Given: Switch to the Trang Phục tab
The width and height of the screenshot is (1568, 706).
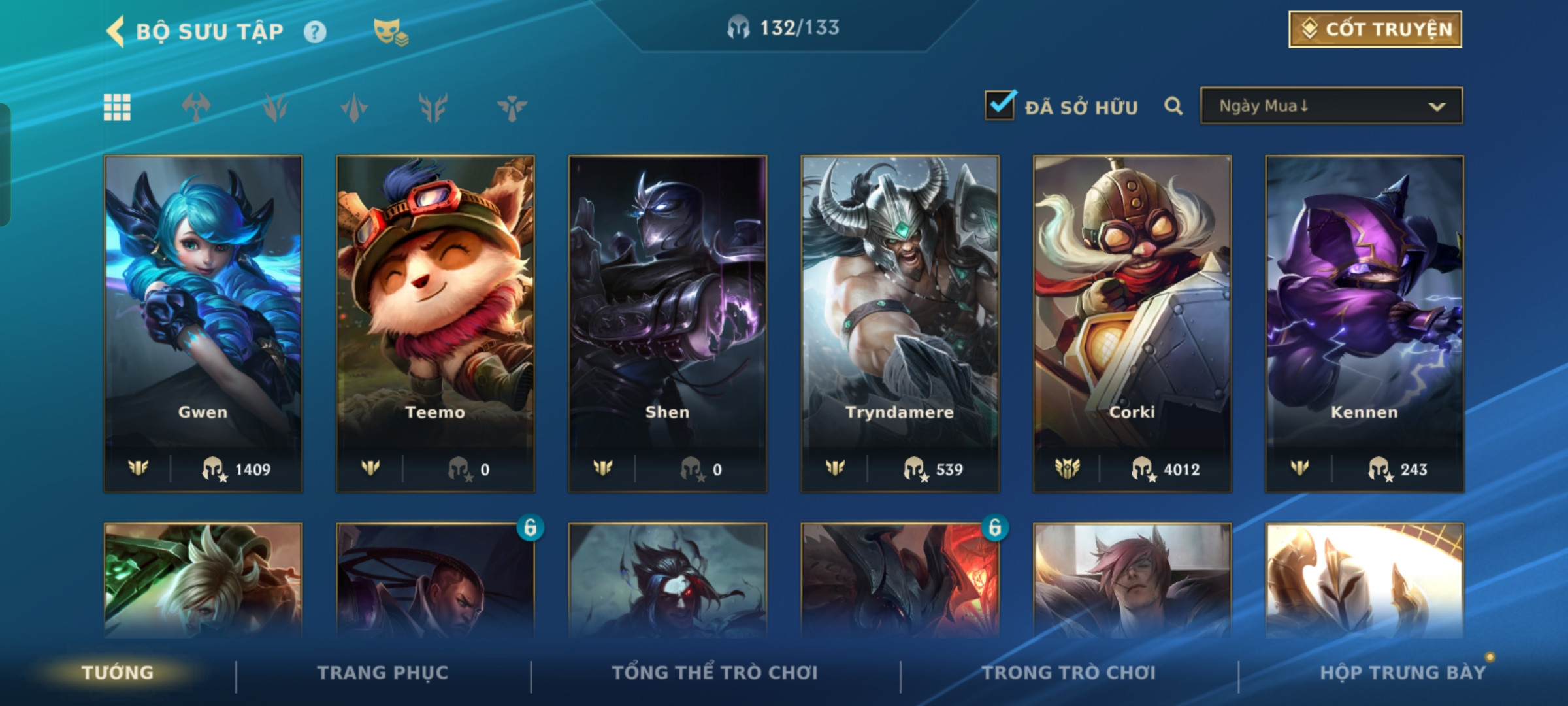Looking at the screenshot, I should click(383, 673).
